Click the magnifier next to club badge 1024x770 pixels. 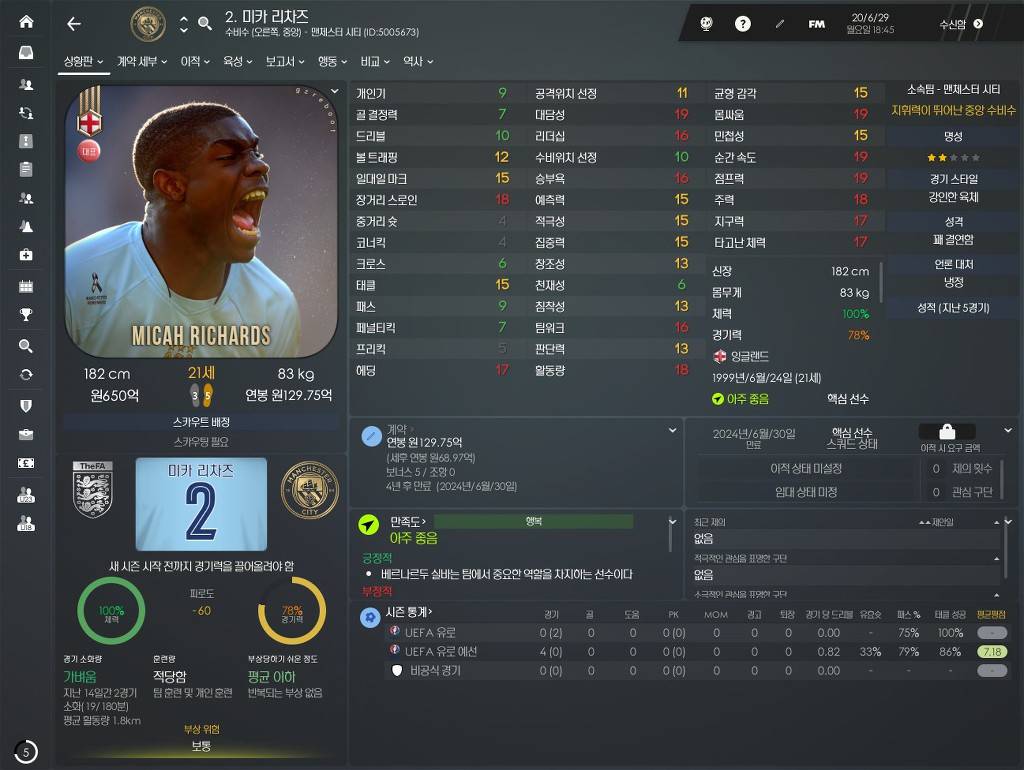(205, 24)
